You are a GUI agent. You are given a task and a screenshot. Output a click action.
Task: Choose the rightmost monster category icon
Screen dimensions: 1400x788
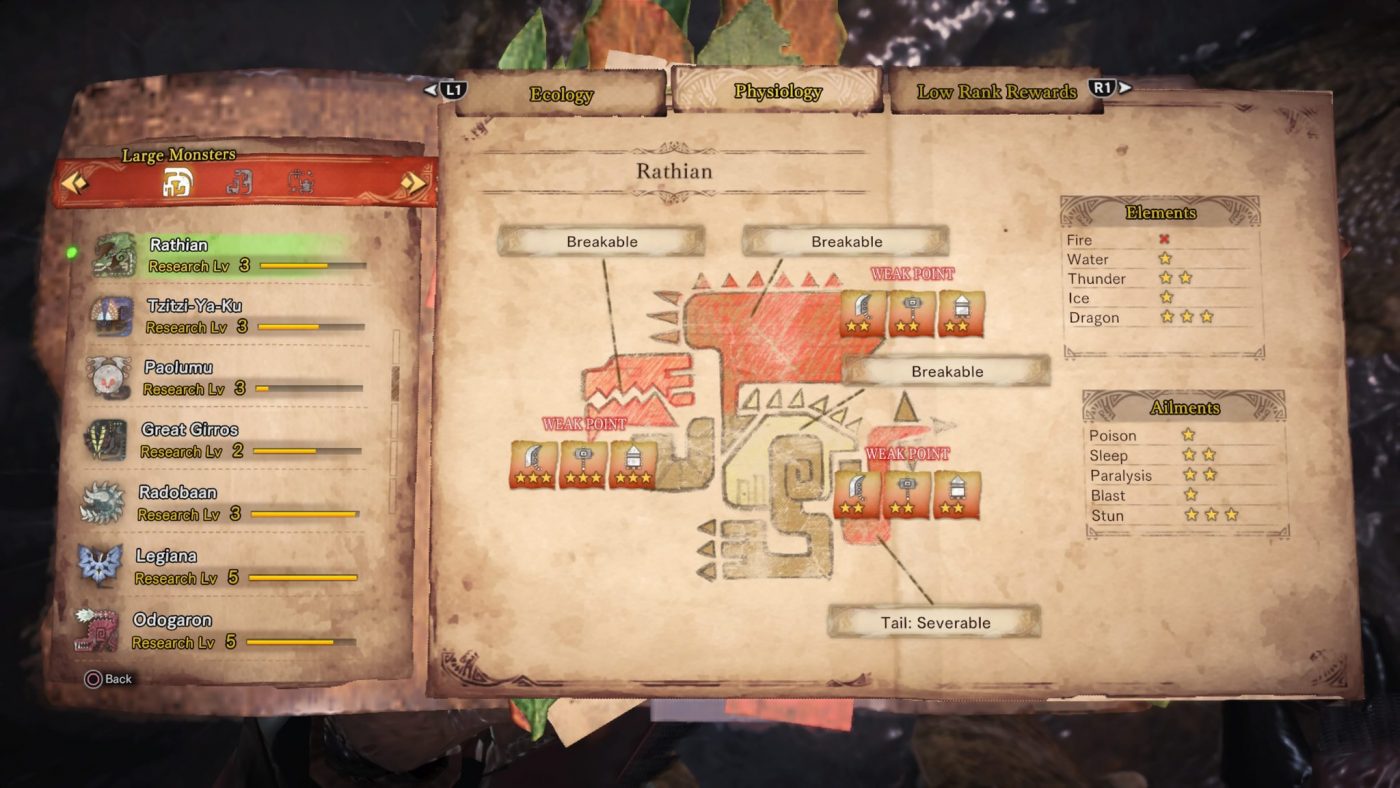(x=300, y=182)
